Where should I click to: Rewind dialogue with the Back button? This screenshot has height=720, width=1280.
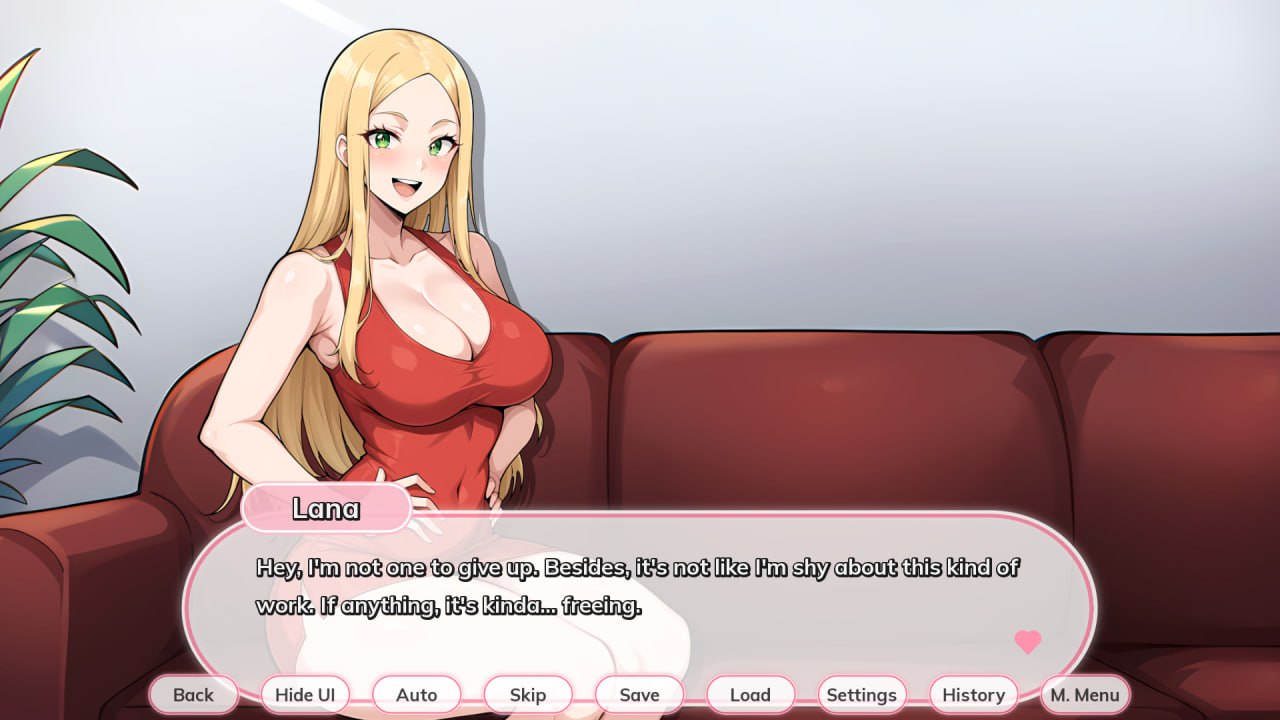pos(194,694)
